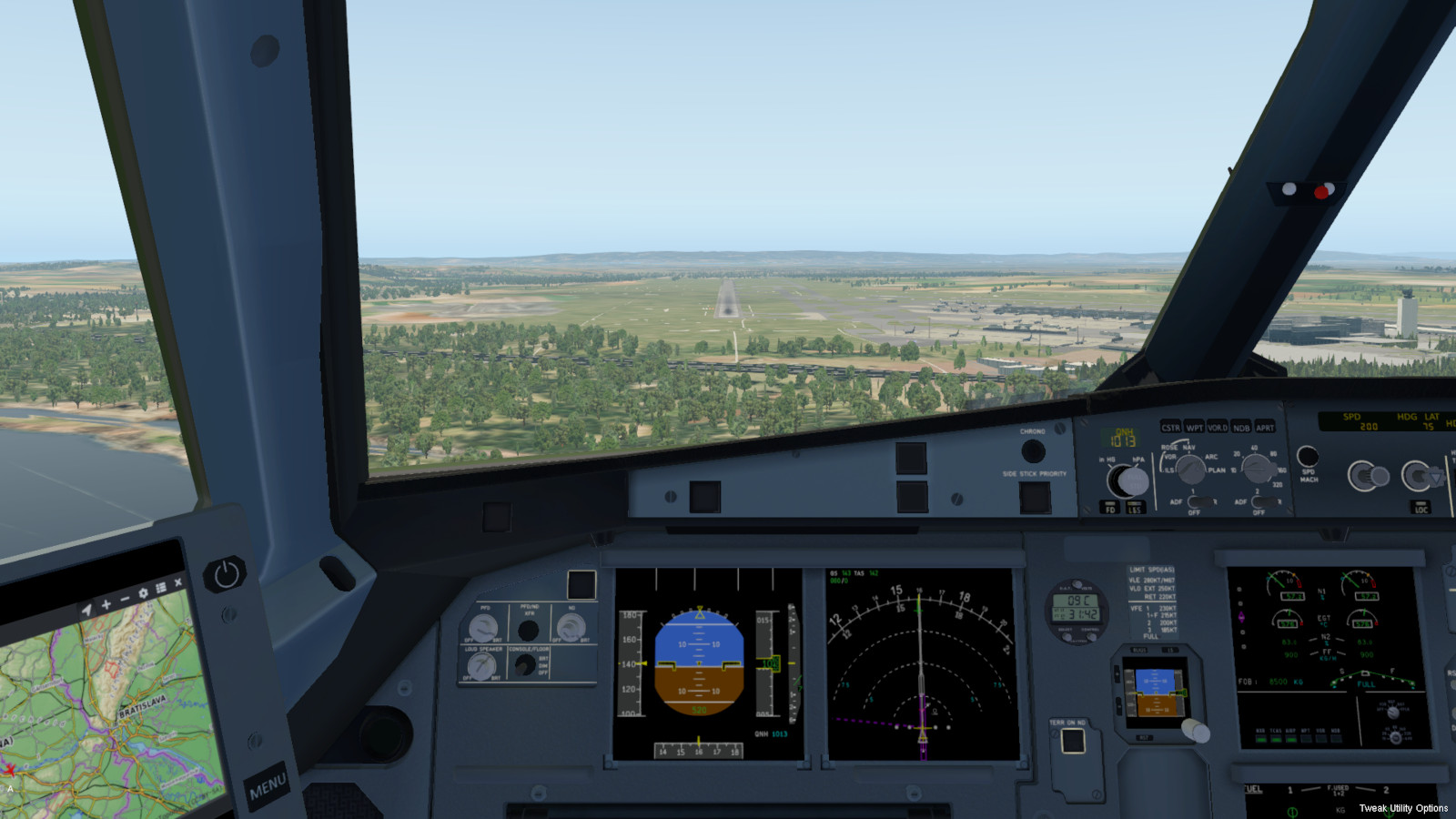Toggle the FD flight director button
The width and height of the screenshot is (1456, 819).
[x=1110, y=508]
